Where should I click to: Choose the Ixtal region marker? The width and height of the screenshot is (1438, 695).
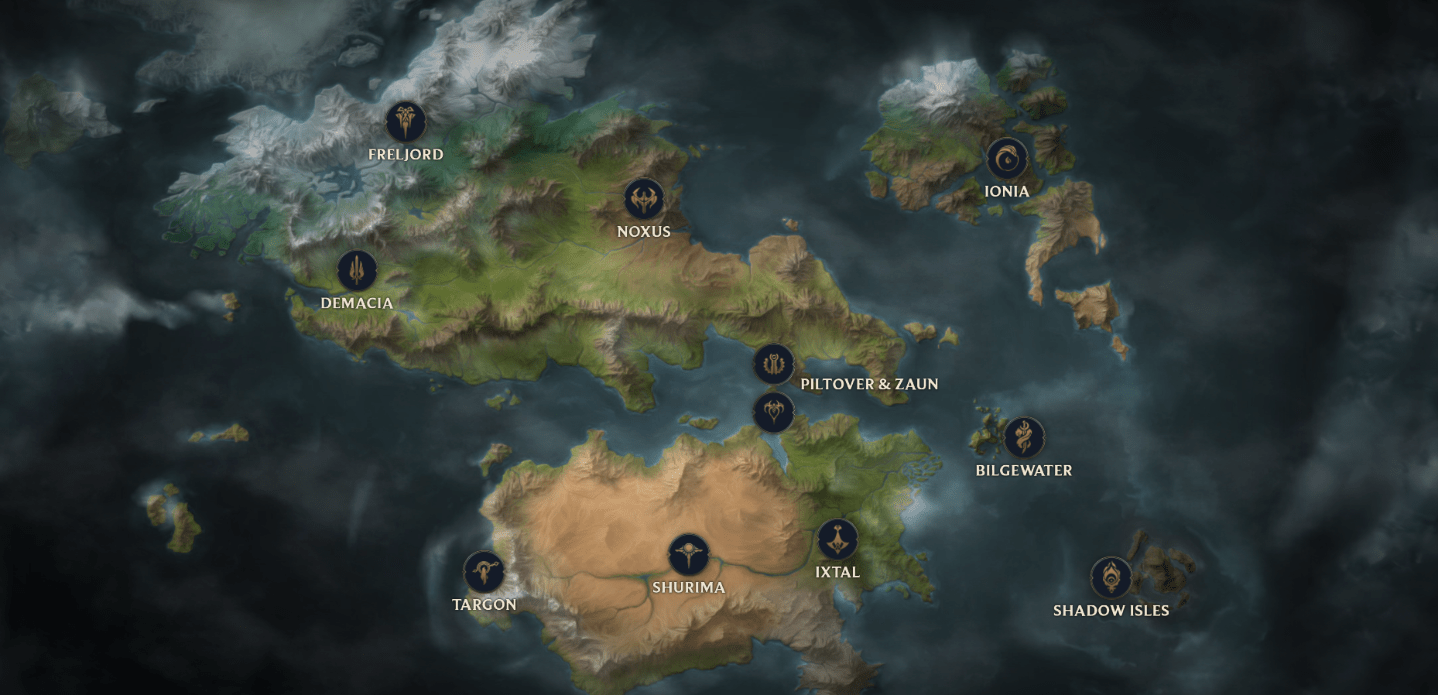point(837,540)
